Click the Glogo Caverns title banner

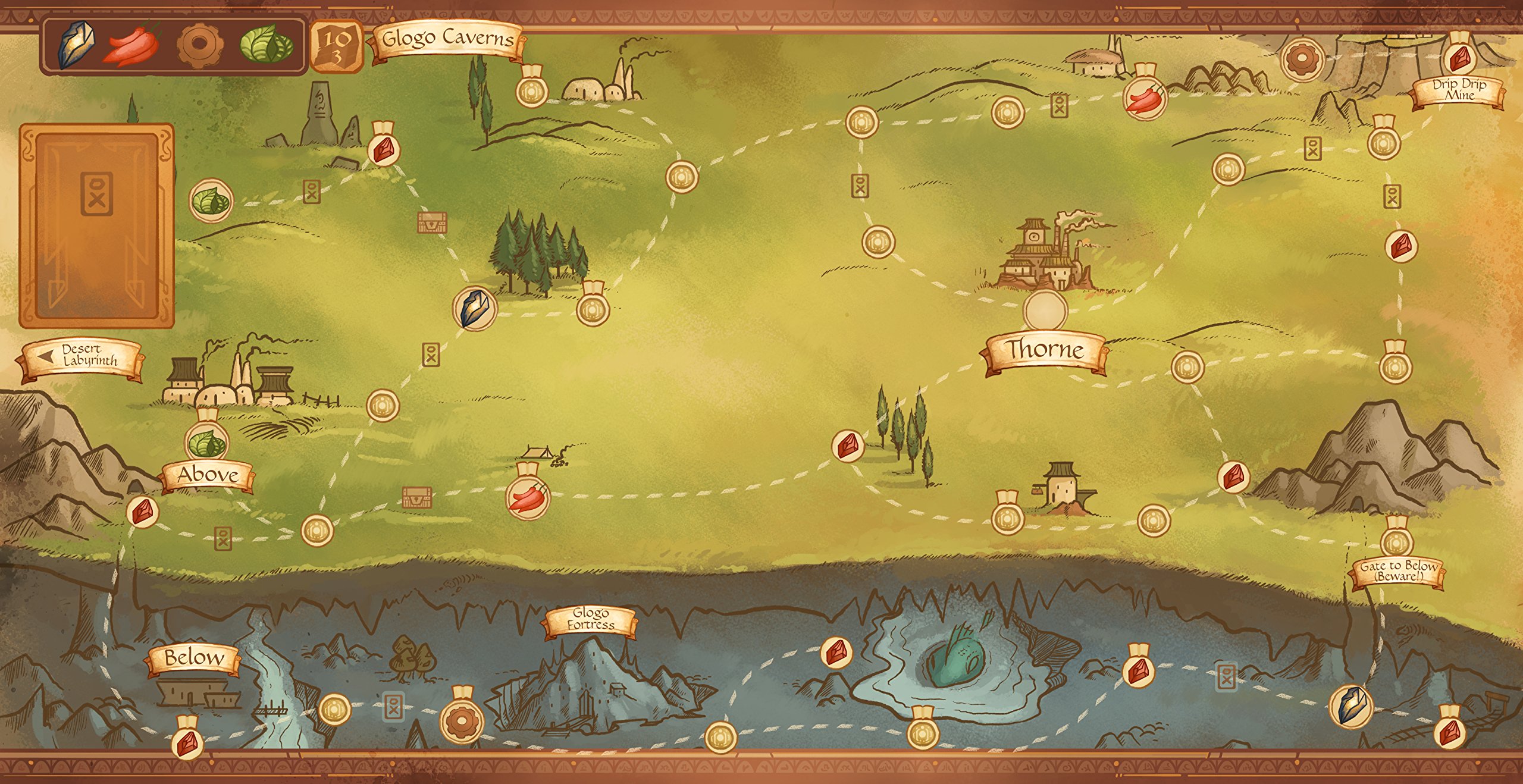tap(447, 40)
